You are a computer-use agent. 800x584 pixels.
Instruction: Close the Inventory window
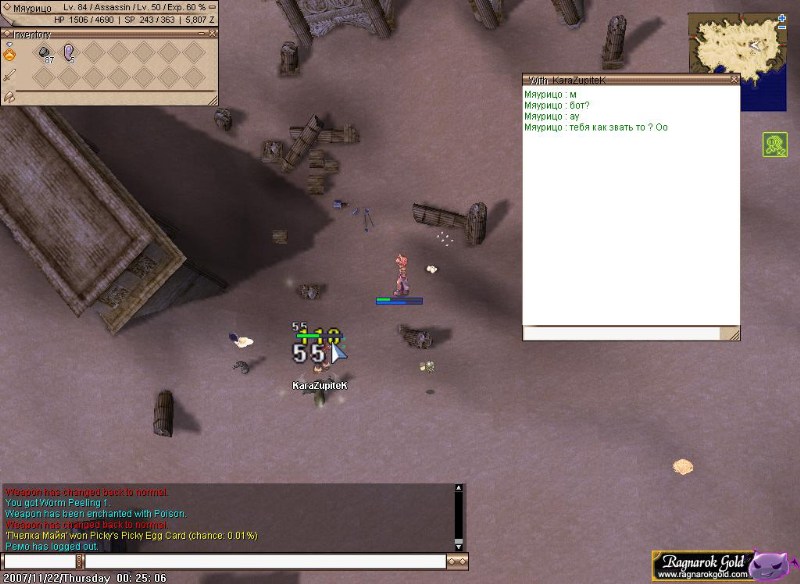[212, 33]
